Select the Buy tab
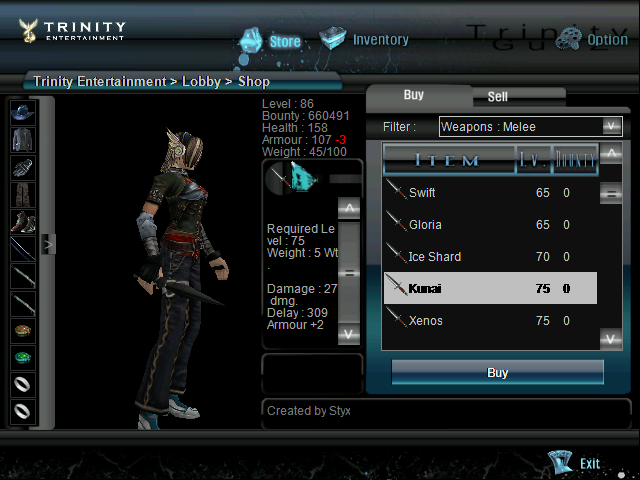 pyautogui.click(x=413, y=95)
